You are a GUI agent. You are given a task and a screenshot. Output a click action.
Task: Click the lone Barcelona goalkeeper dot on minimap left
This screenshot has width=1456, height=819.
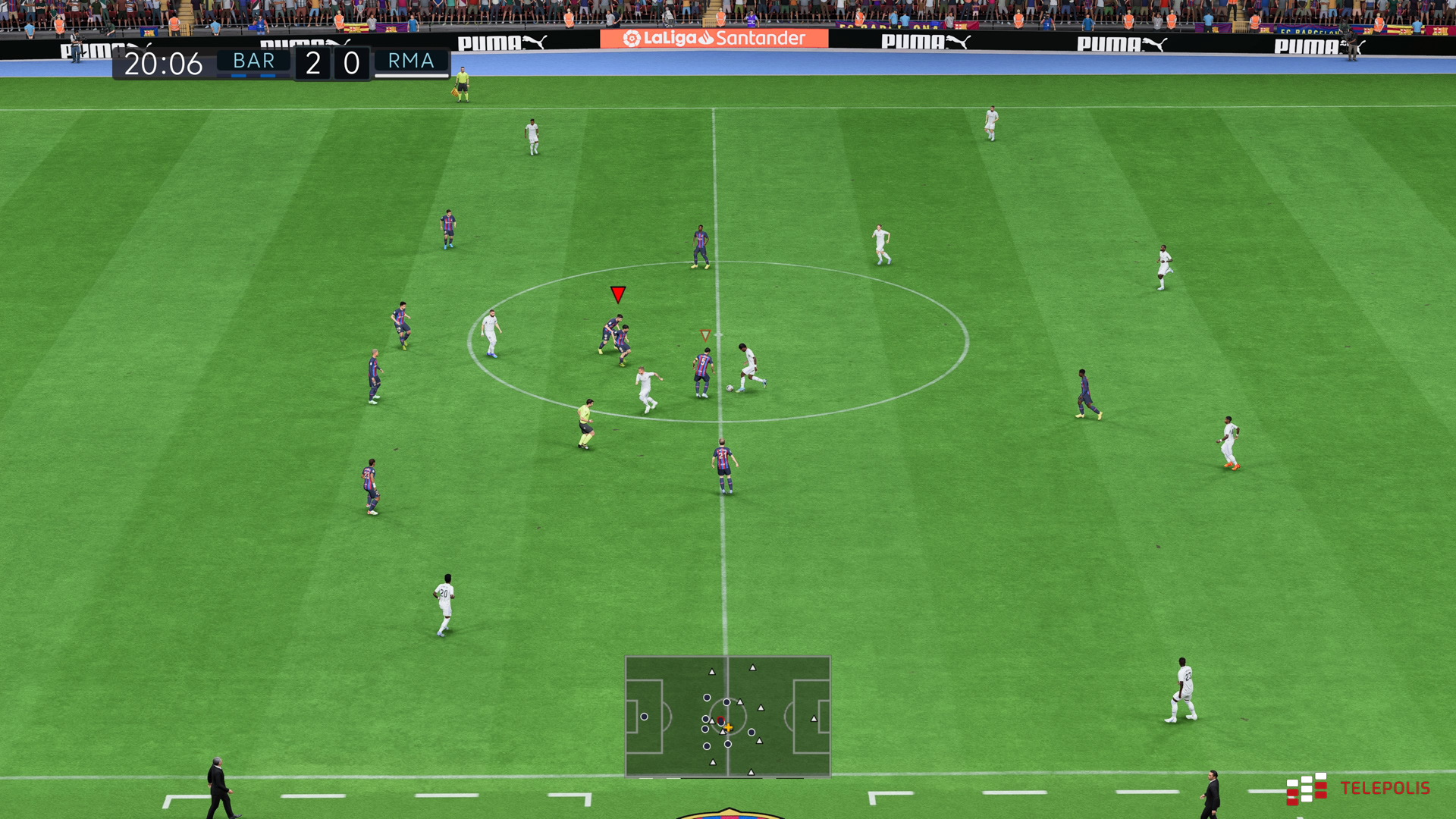(x=644, y=717)
